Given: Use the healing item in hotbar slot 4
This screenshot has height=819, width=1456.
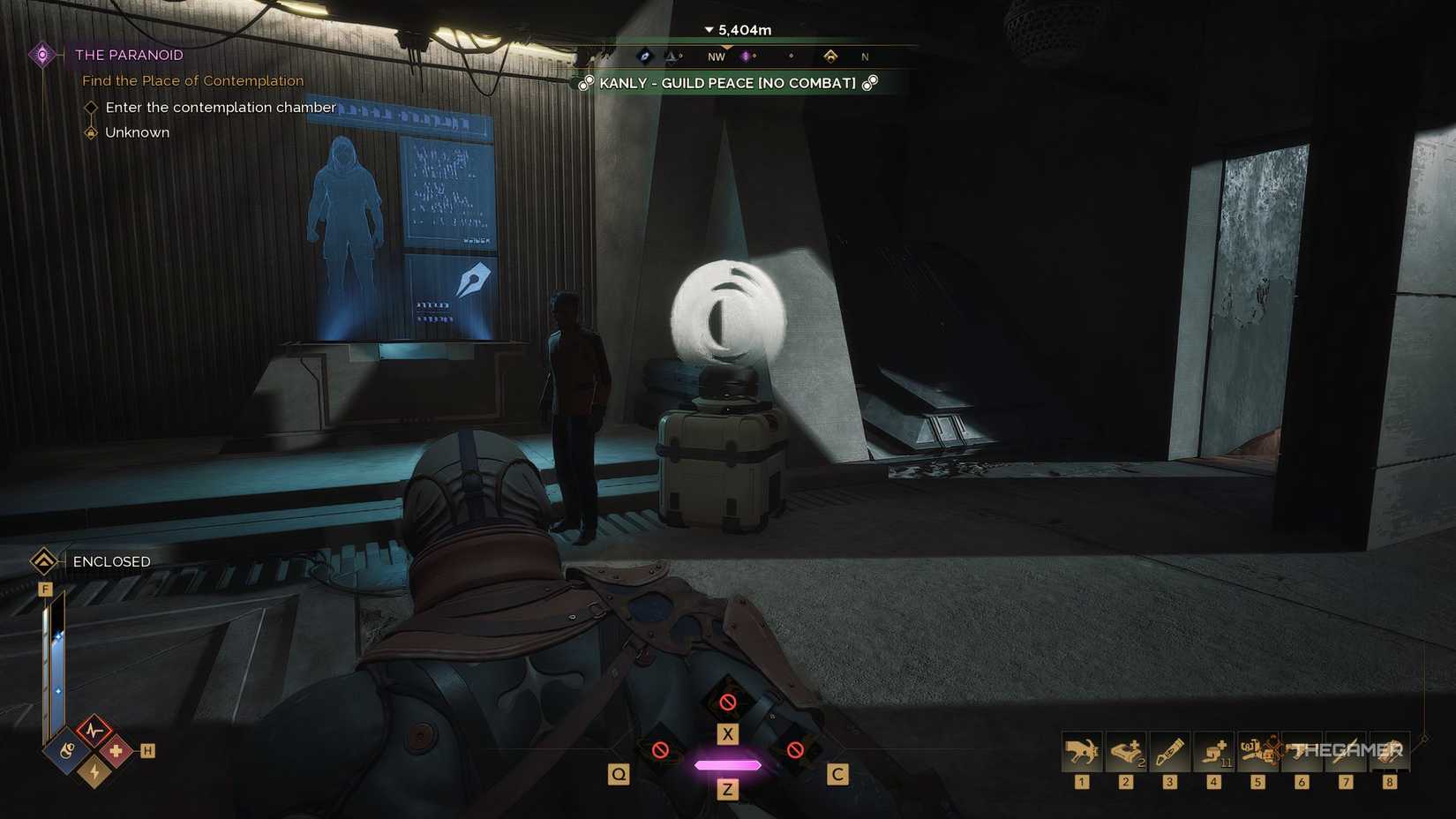Looking at the screenshot, I should 1213,751.
